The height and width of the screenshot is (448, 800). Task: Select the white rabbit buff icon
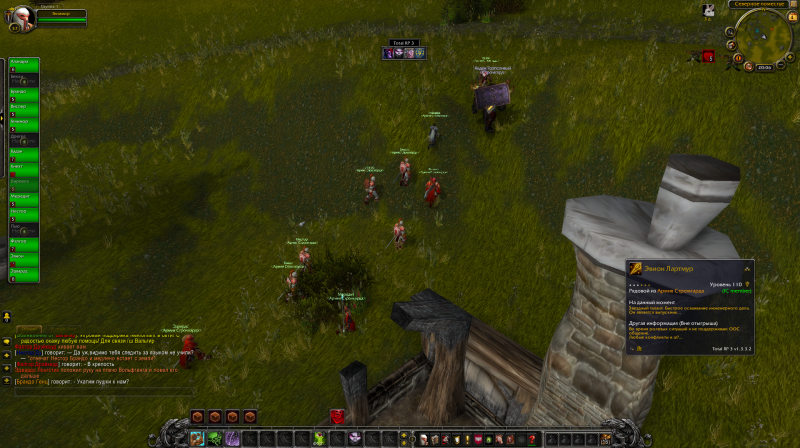(709, 10)
